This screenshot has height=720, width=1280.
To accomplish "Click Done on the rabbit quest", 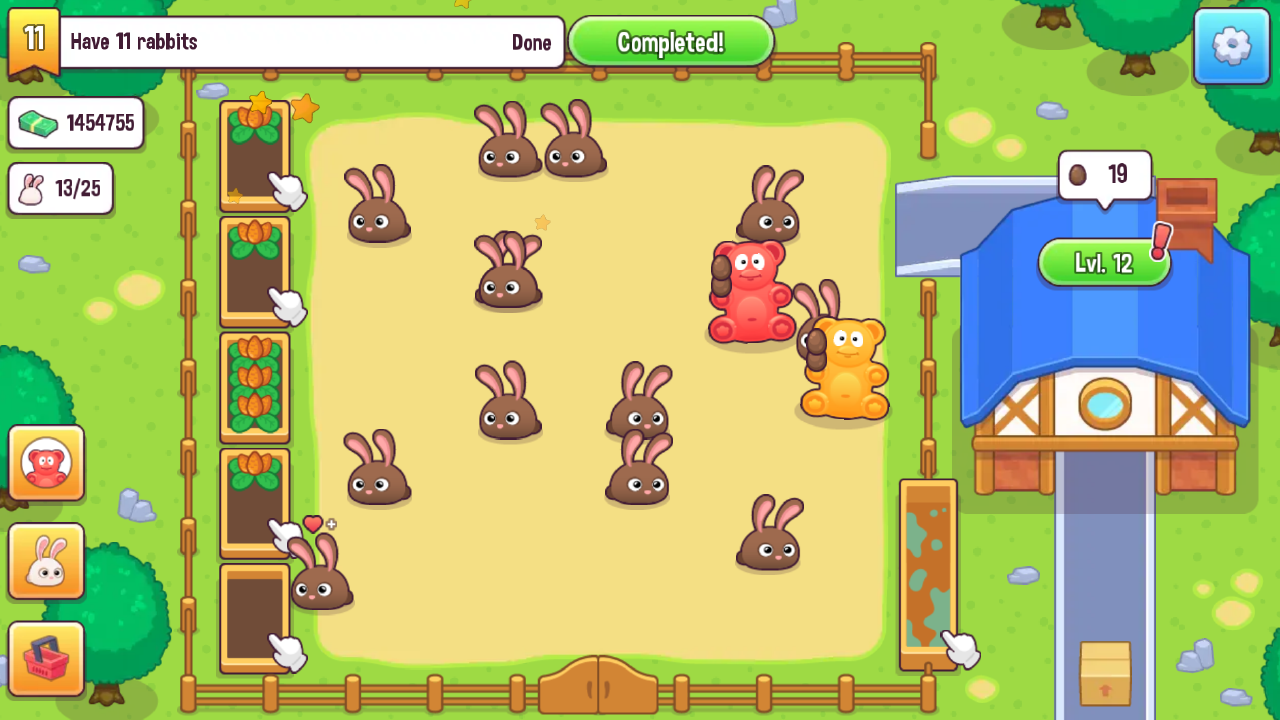I will pyautogui.click(x=531, y=43).
